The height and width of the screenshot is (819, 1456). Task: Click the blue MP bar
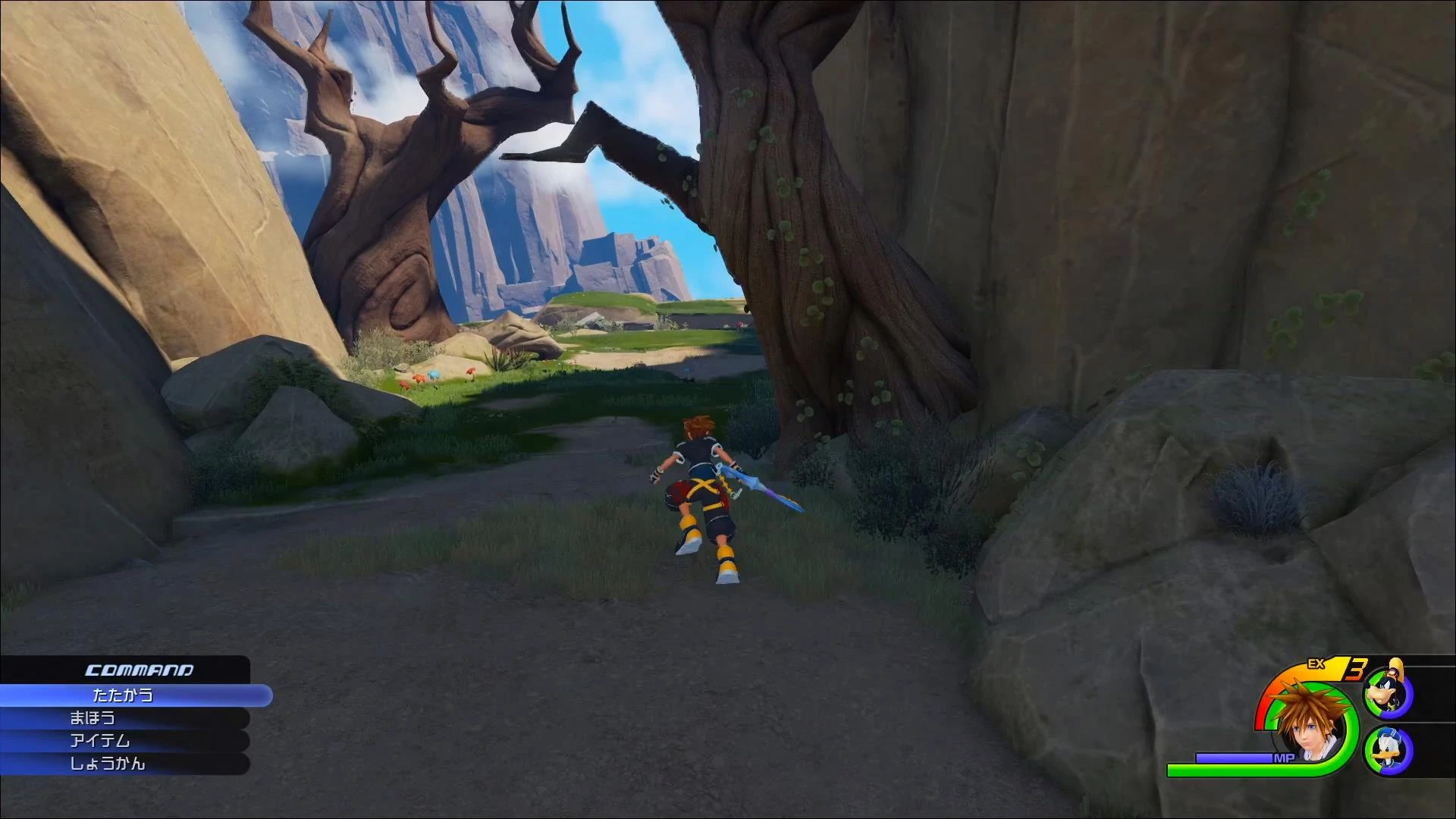click(1233, 757)
